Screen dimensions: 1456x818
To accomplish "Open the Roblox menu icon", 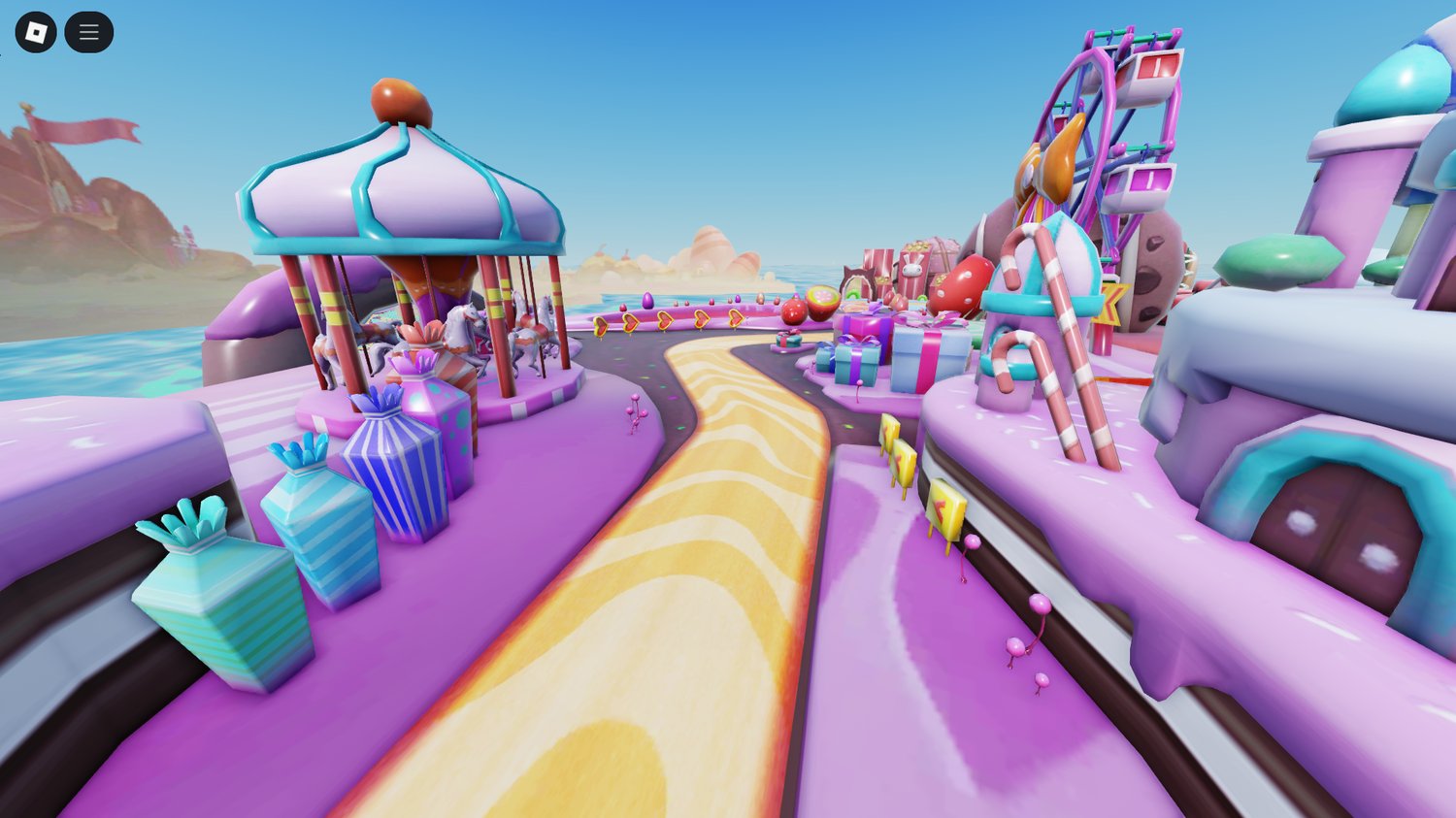I will (36, 31).
